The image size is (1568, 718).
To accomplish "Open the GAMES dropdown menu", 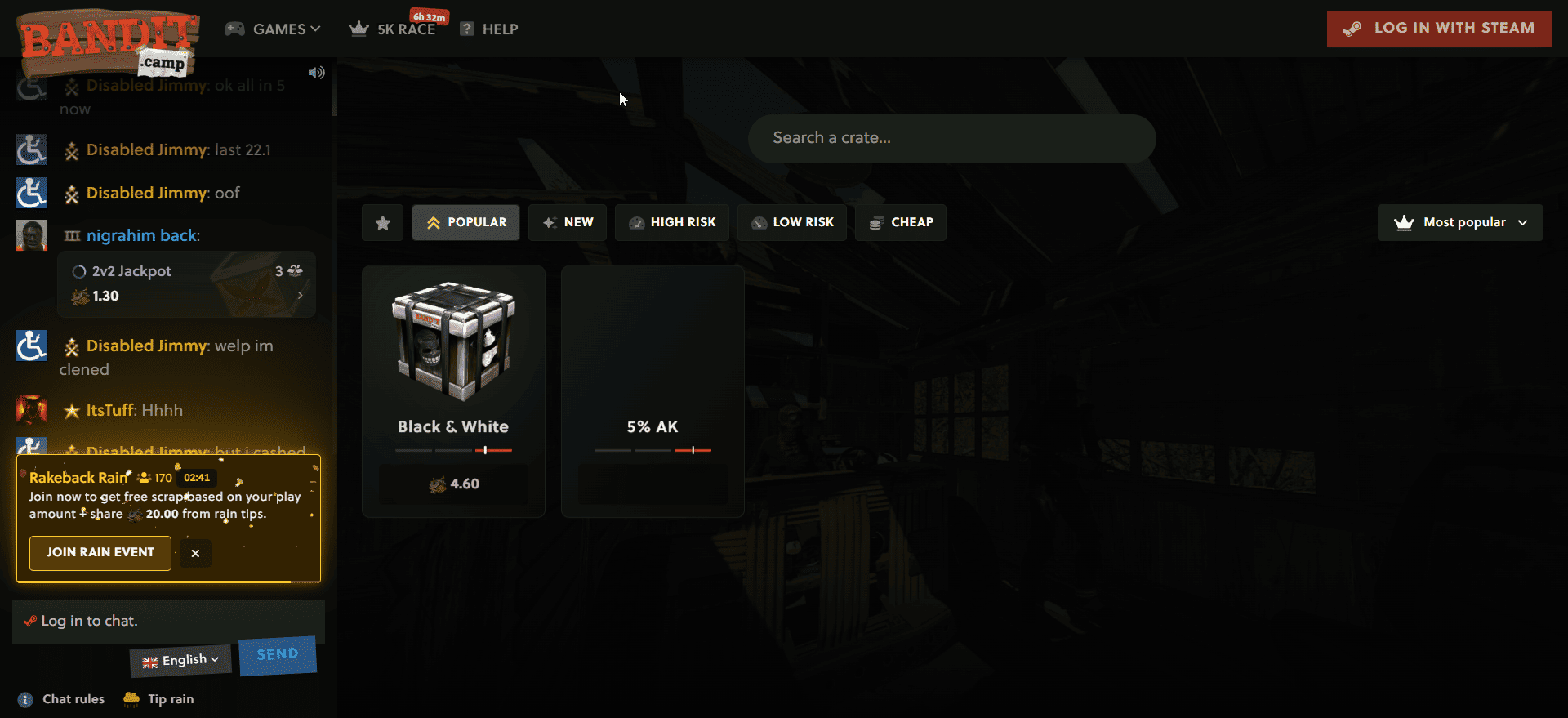I will pos(273,29).
